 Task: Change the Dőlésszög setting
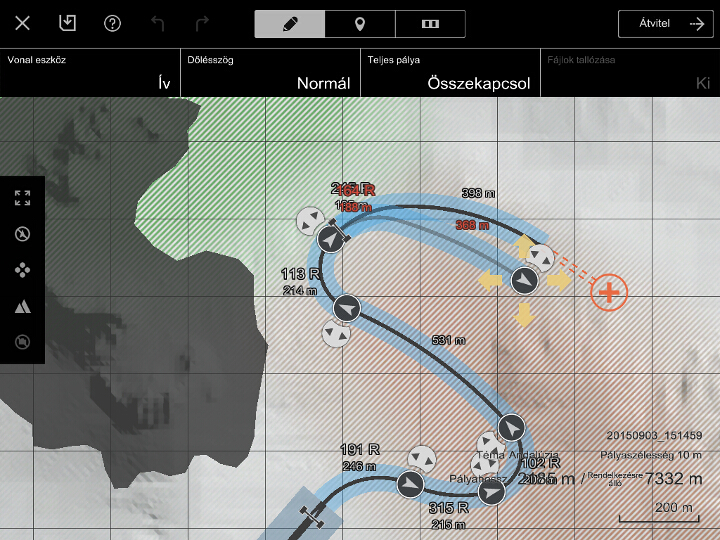coord(270,73)
